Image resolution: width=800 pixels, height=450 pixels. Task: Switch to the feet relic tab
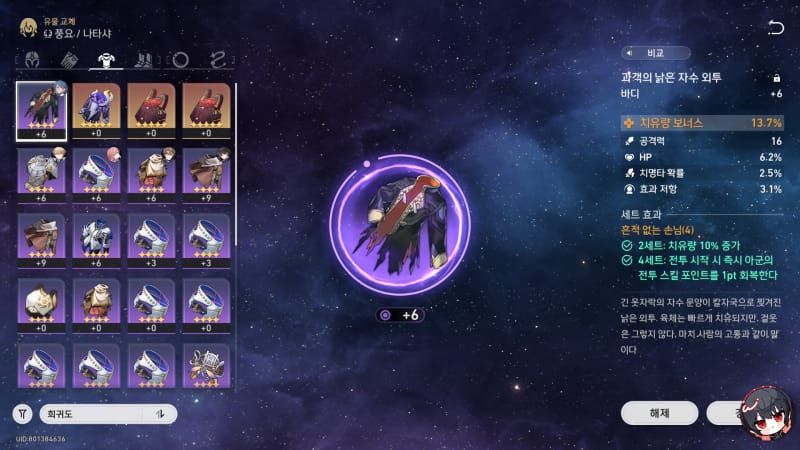click(142, 60)
